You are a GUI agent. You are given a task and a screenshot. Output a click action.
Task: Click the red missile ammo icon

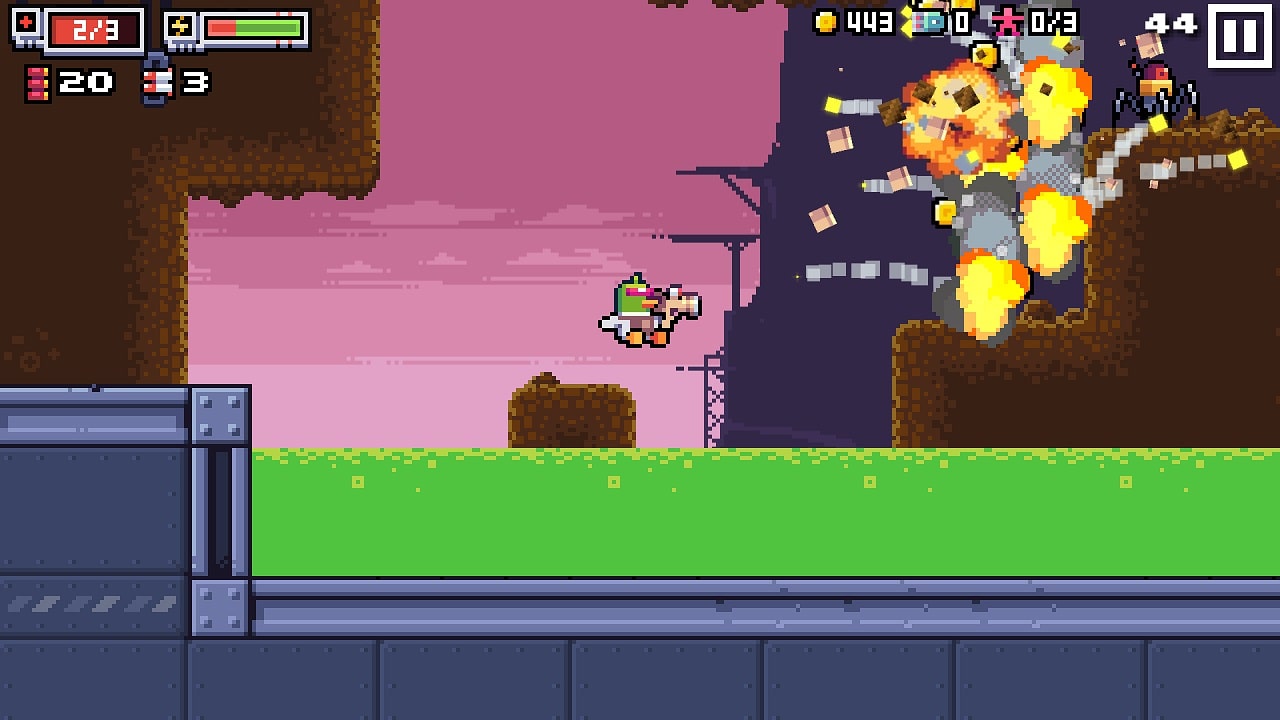coord(38,82)
